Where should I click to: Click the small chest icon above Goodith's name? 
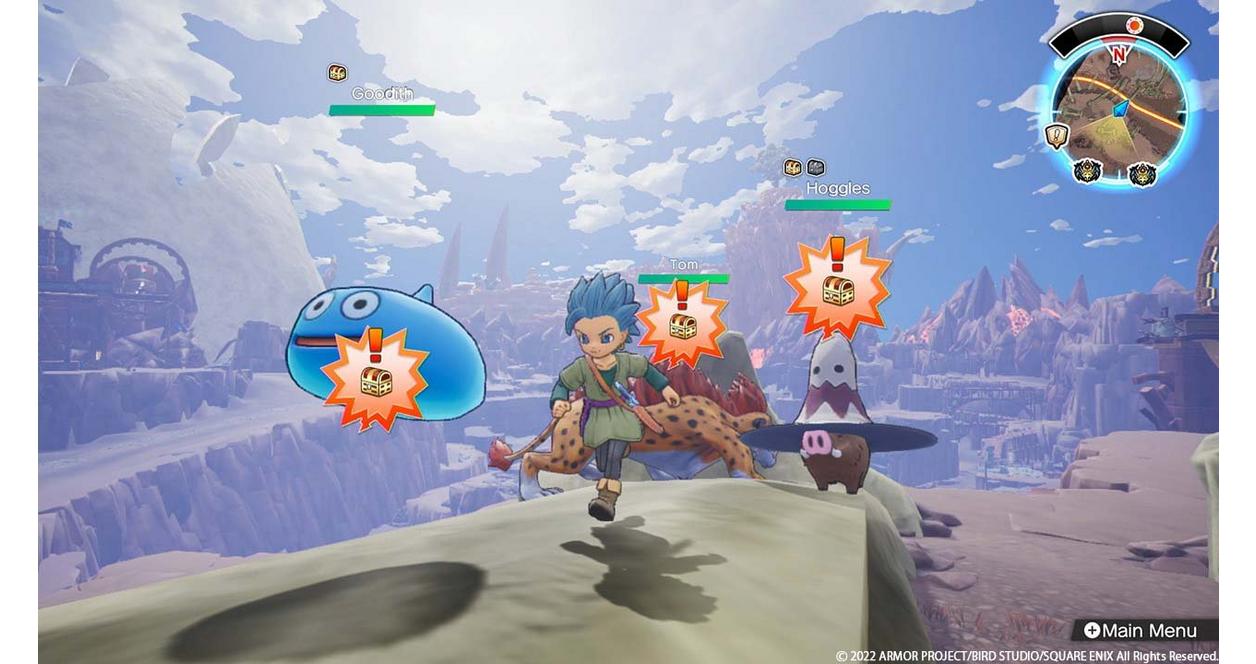pyautogui.click(x=337, y=73)
